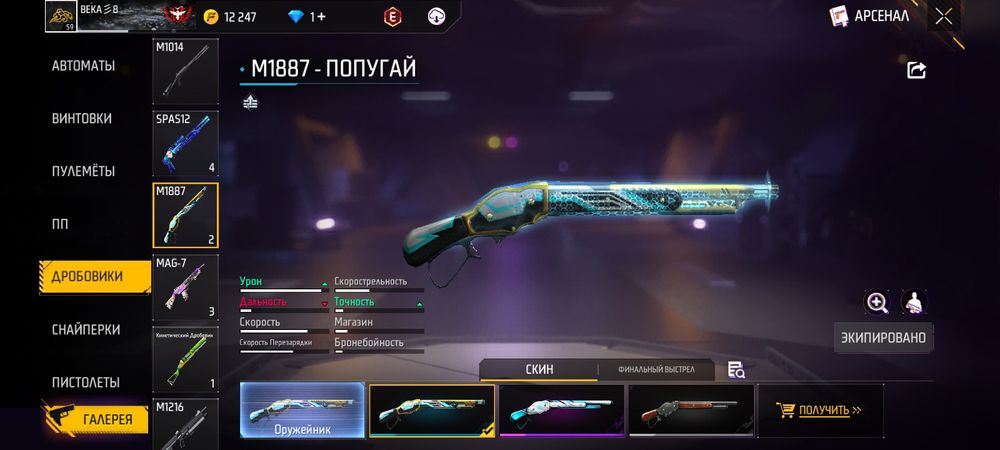
Task: Share the weapon skin
Action: click(916, 70)
